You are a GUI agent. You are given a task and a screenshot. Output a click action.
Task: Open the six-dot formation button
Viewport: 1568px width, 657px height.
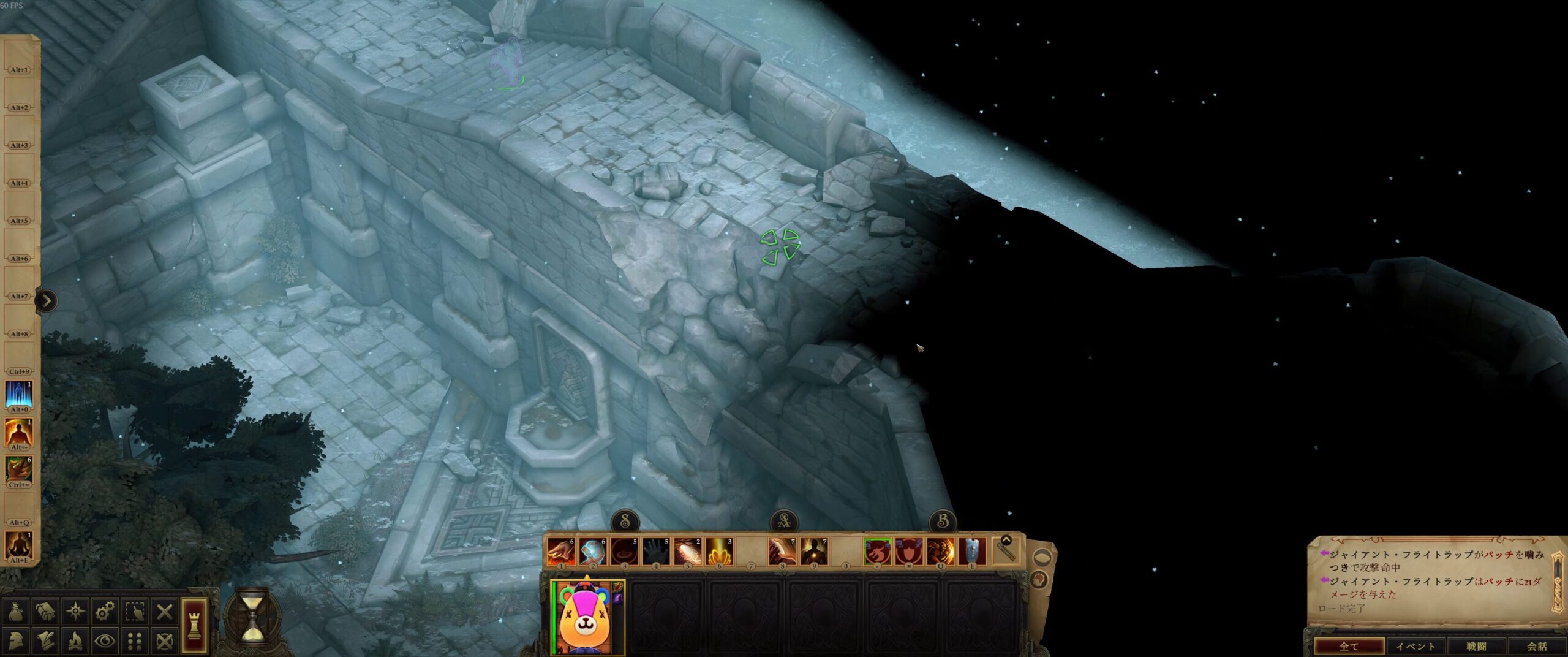(x=135, y=641)
